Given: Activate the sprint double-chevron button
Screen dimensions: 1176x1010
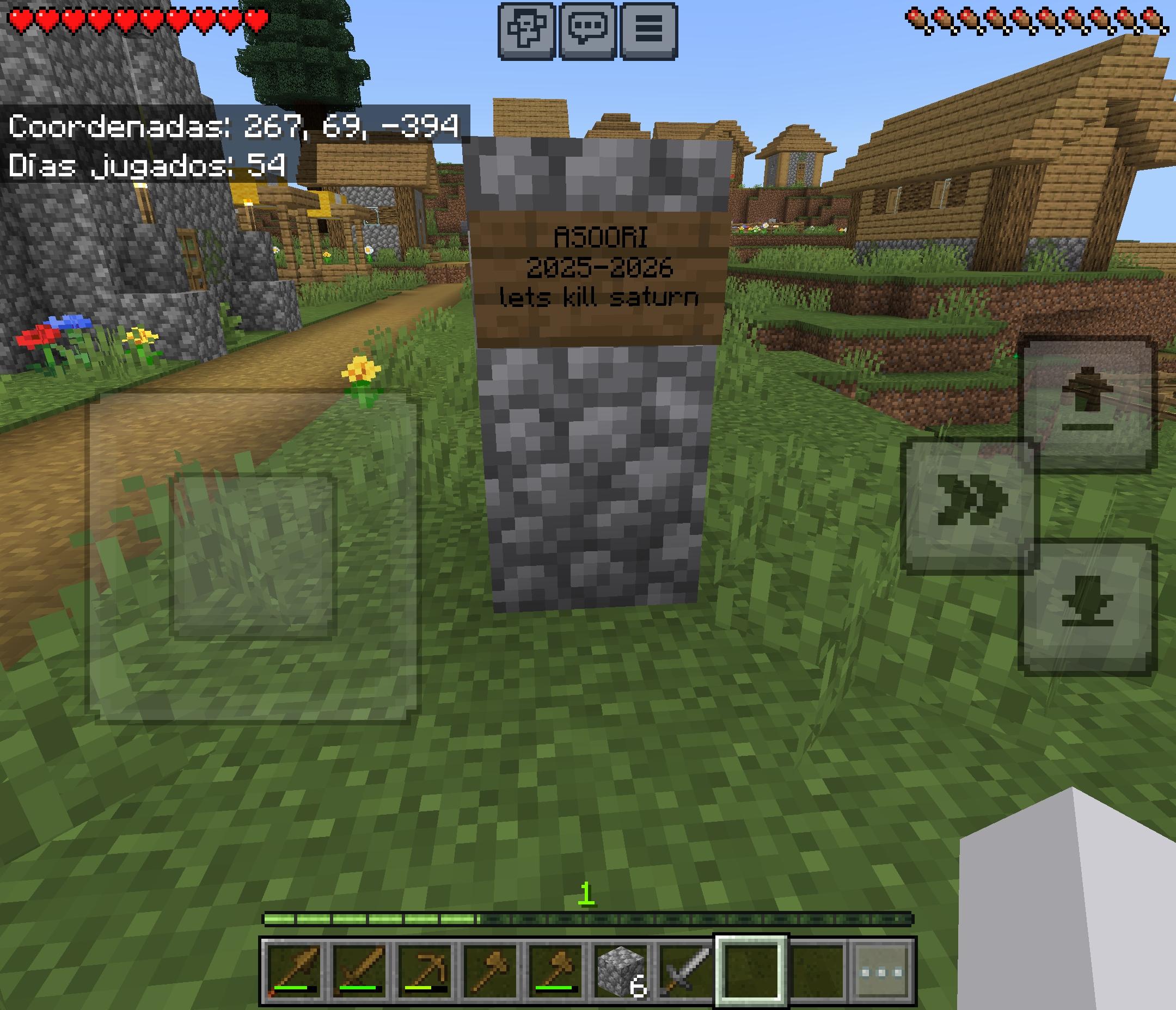Looking at the screenshot, I should [970, 506].
